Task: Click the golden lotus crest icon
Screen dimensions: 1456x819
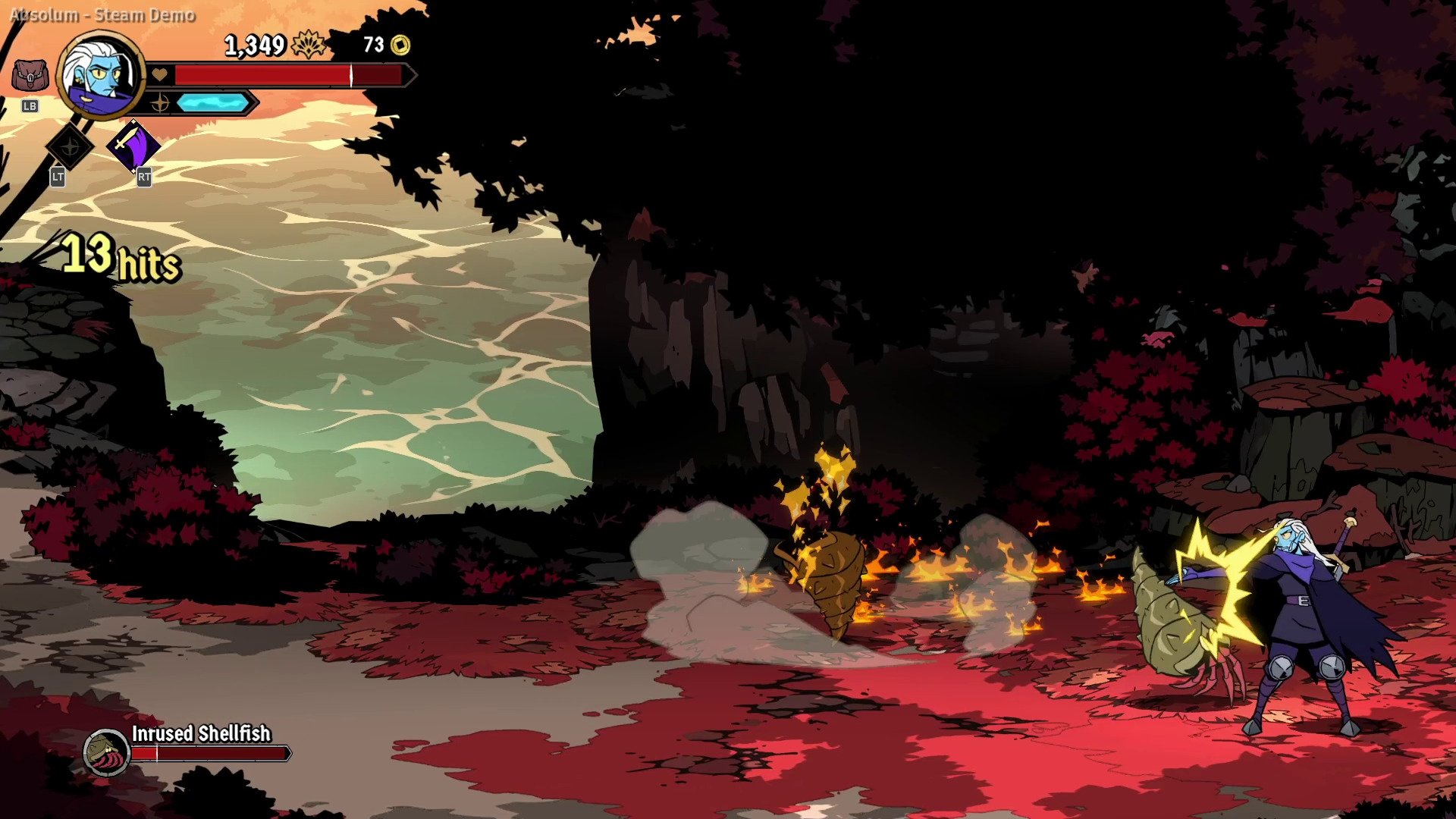Action: 309,45
